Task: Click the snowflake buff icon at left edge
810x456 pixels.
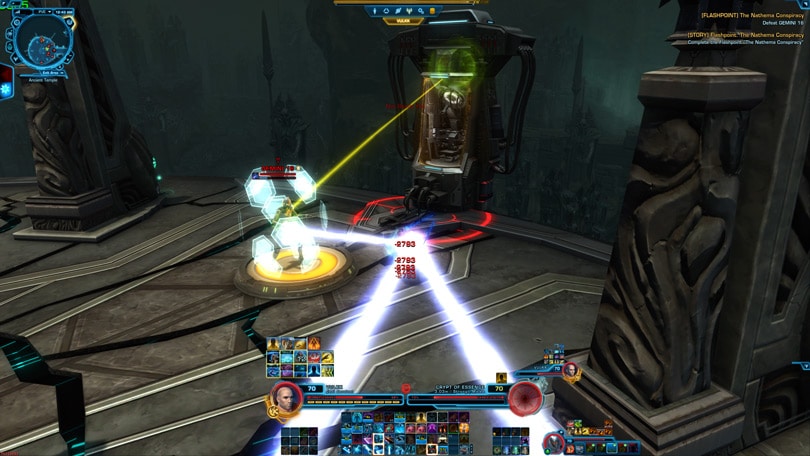Action: (x=6, y=89)
